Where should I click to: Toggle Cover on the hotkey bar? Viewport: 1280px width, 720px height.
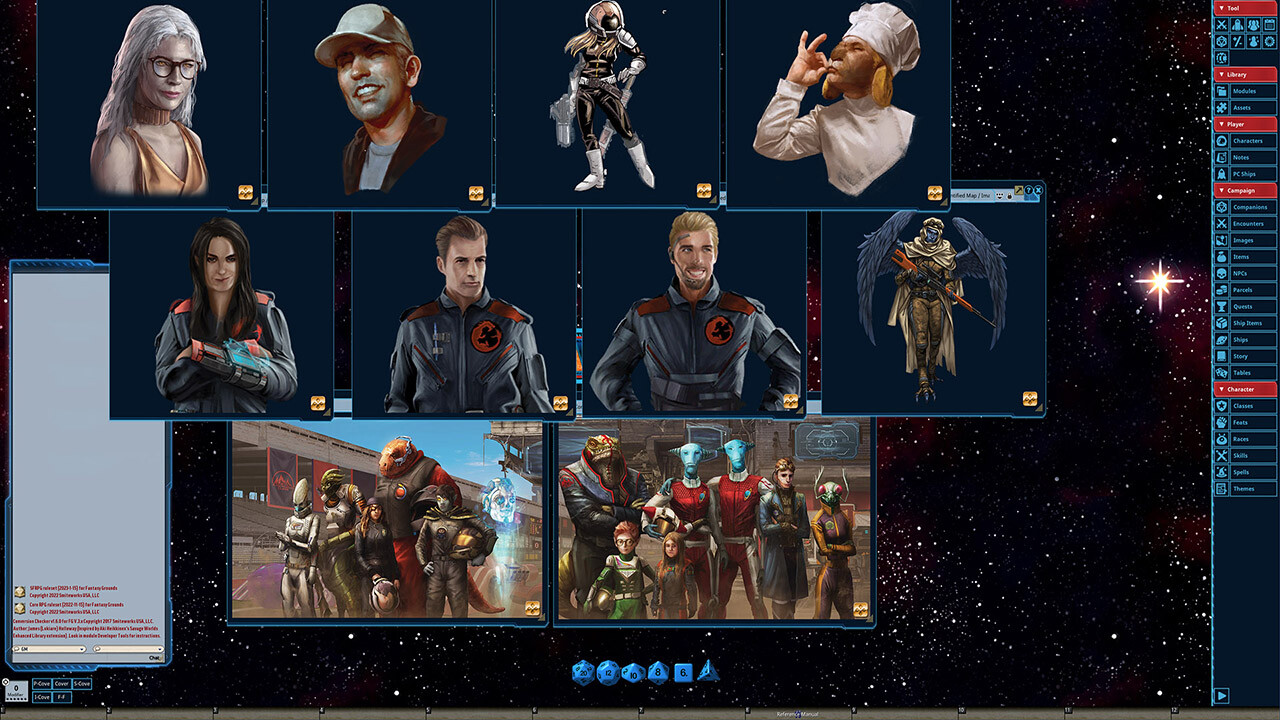[x=62, y=683]
